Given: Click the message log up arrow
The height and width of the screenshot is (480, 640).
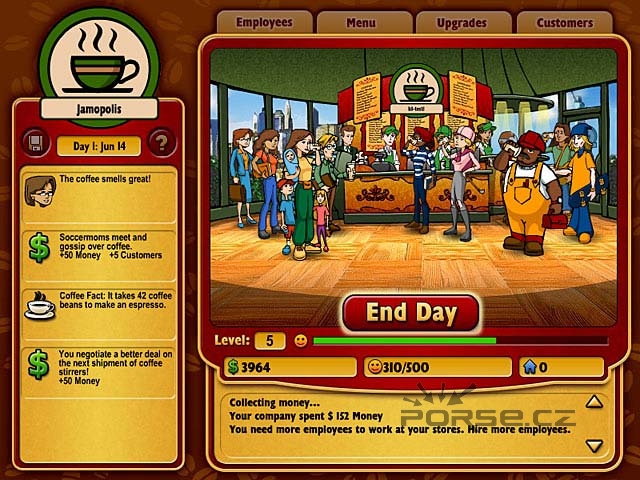Looking at the screenshot, I should coord(594,402).
